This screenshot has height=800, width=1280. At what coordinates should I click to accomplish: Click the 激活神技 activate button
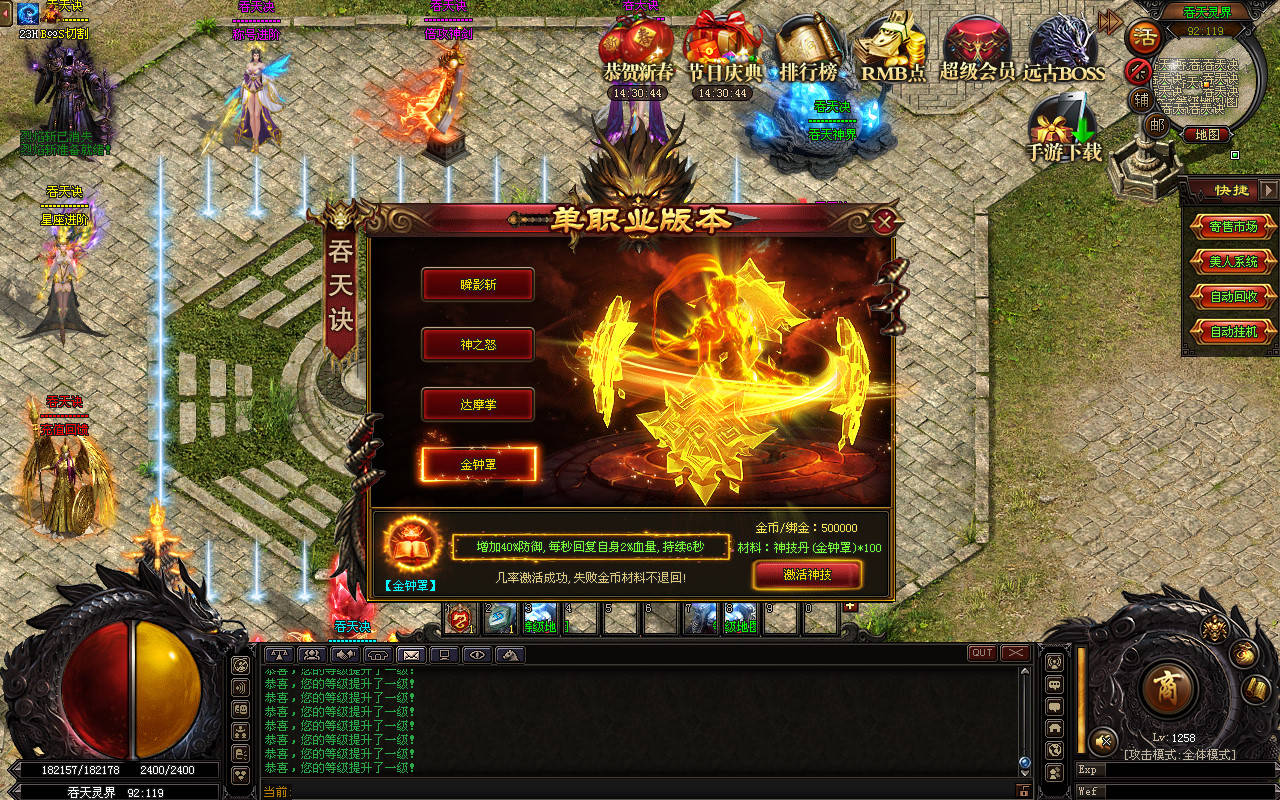[807, 575]
